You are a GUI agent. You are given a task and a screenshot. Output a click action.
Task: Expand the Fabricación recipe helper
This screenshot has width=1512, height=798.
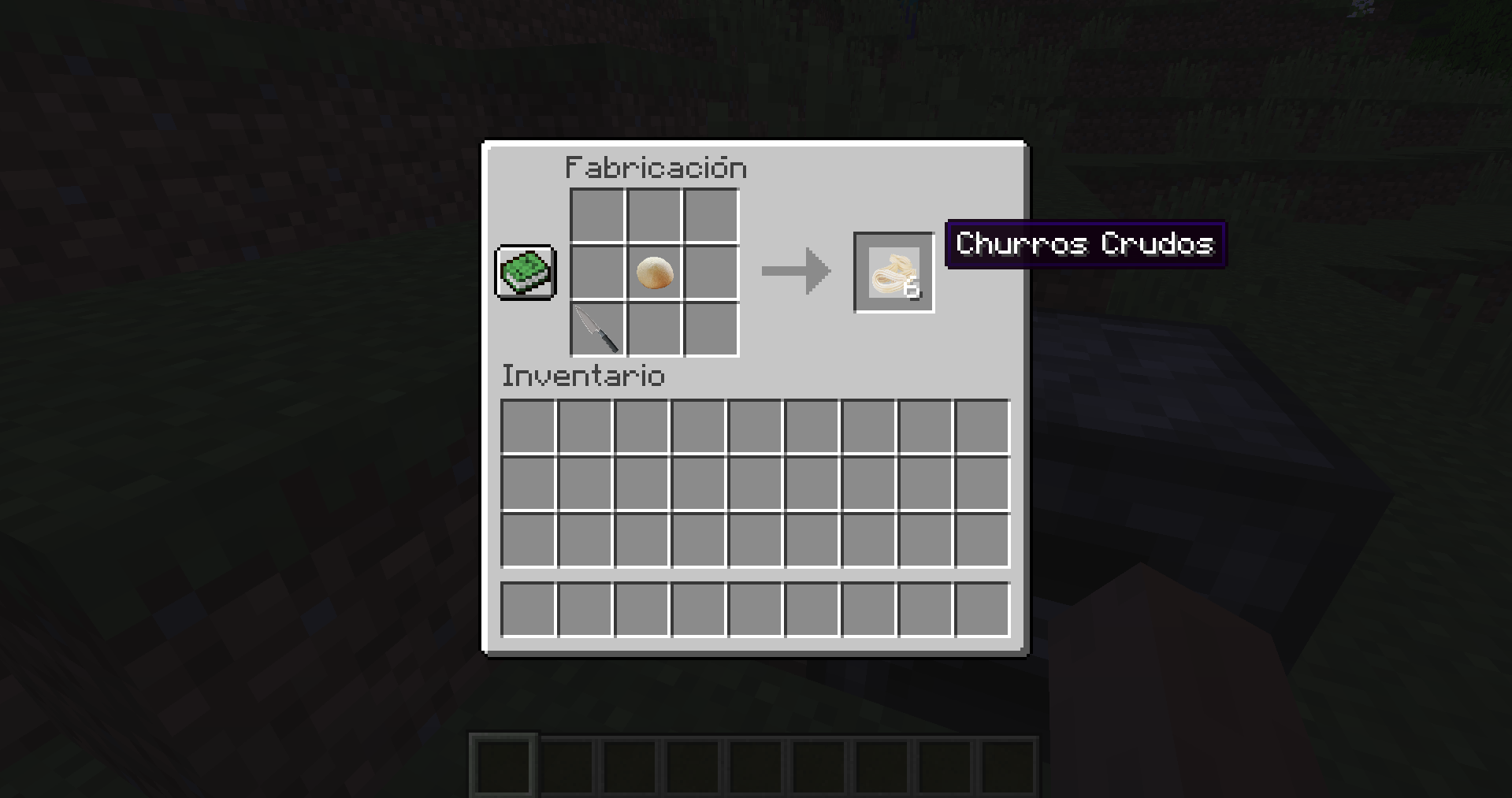point(526,273)
